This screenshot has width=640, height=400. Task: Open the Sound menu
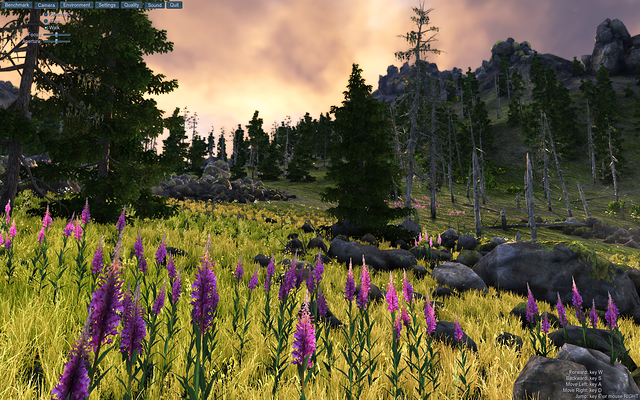tap(155, 5)
